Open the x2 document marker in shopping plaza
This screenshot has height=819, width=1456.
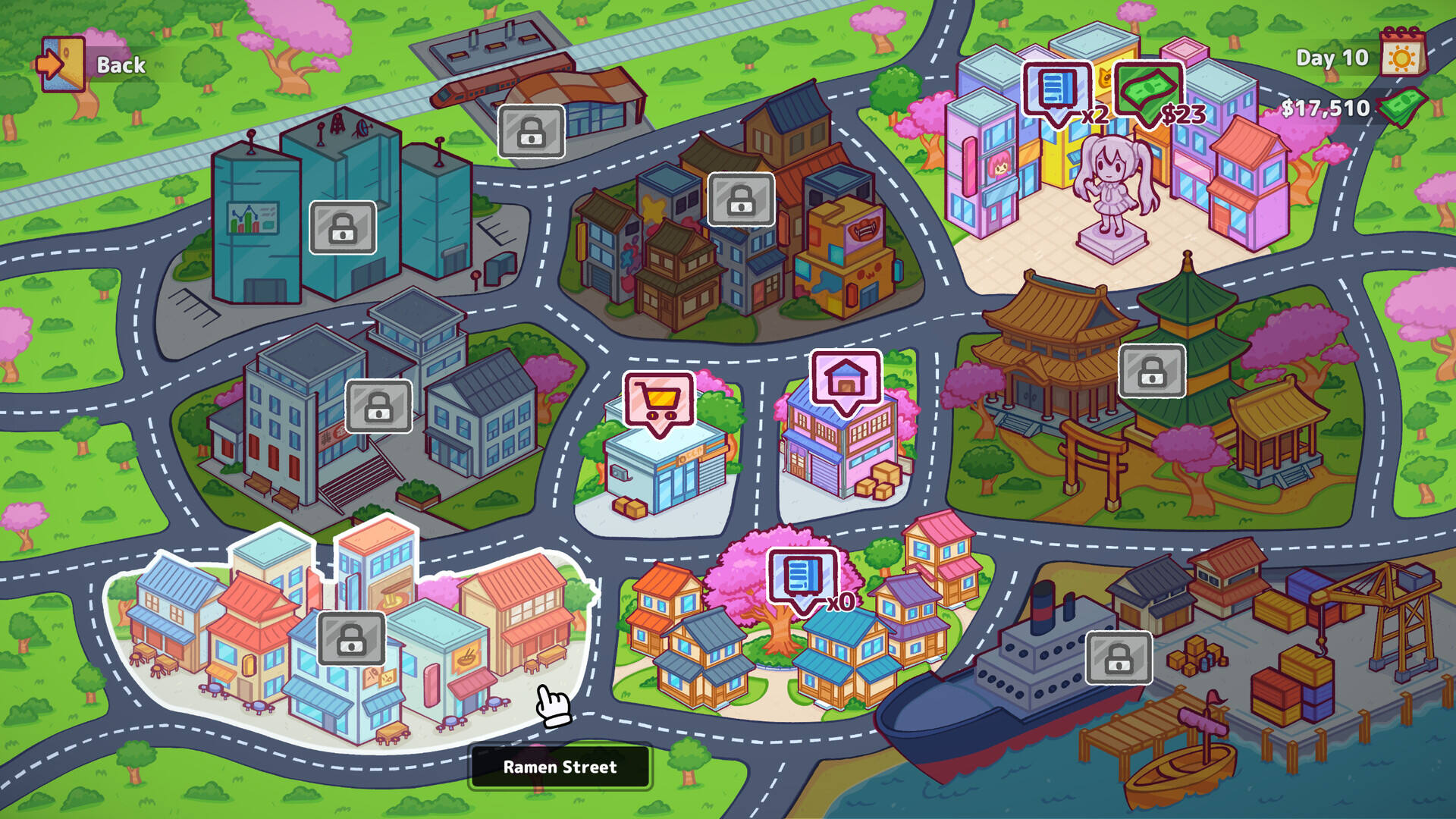[1056, 91]
